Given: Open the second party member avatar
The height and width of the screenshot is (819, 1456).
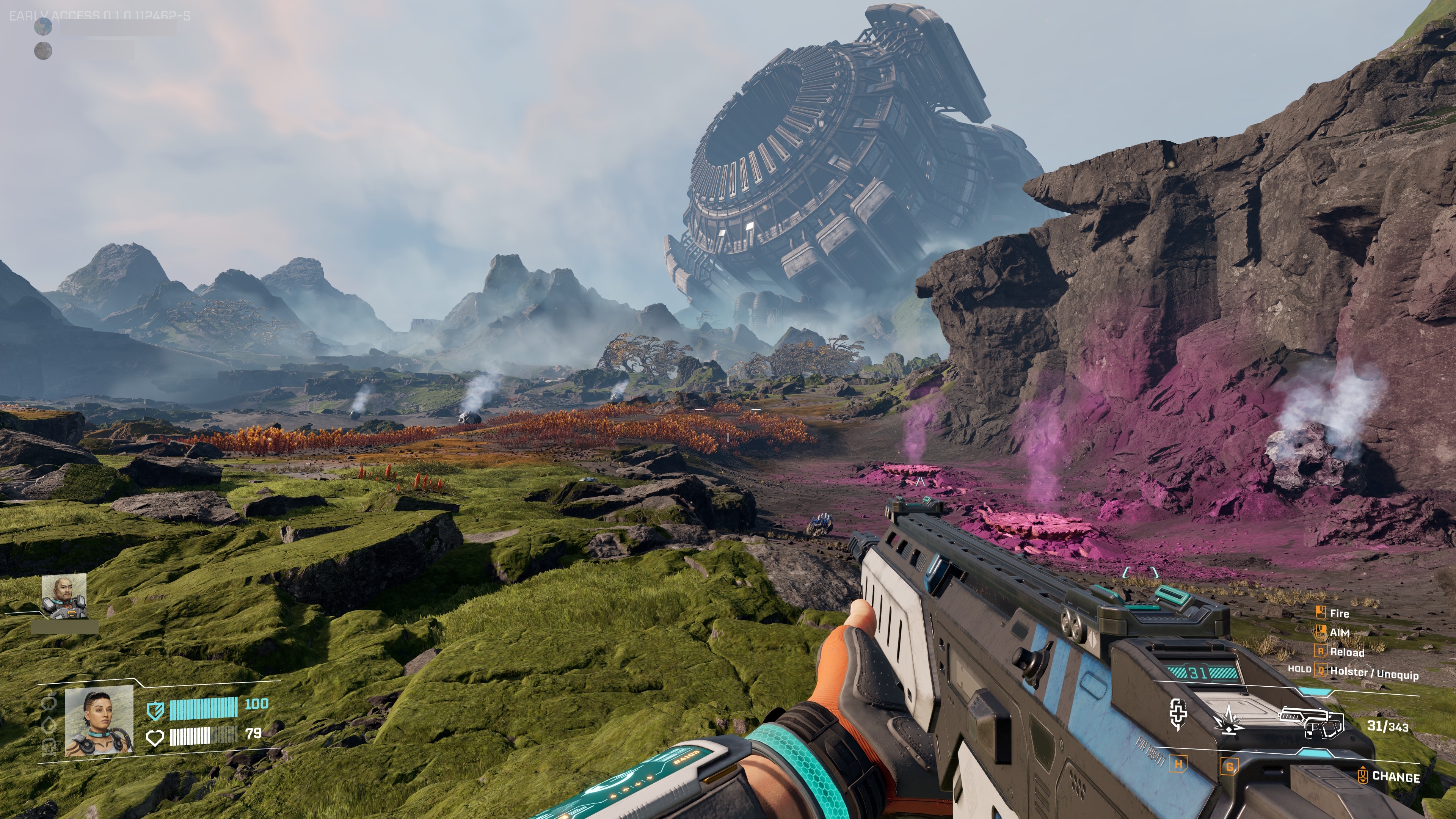Looking at the screenshot, I should click(x=43, y=51).
